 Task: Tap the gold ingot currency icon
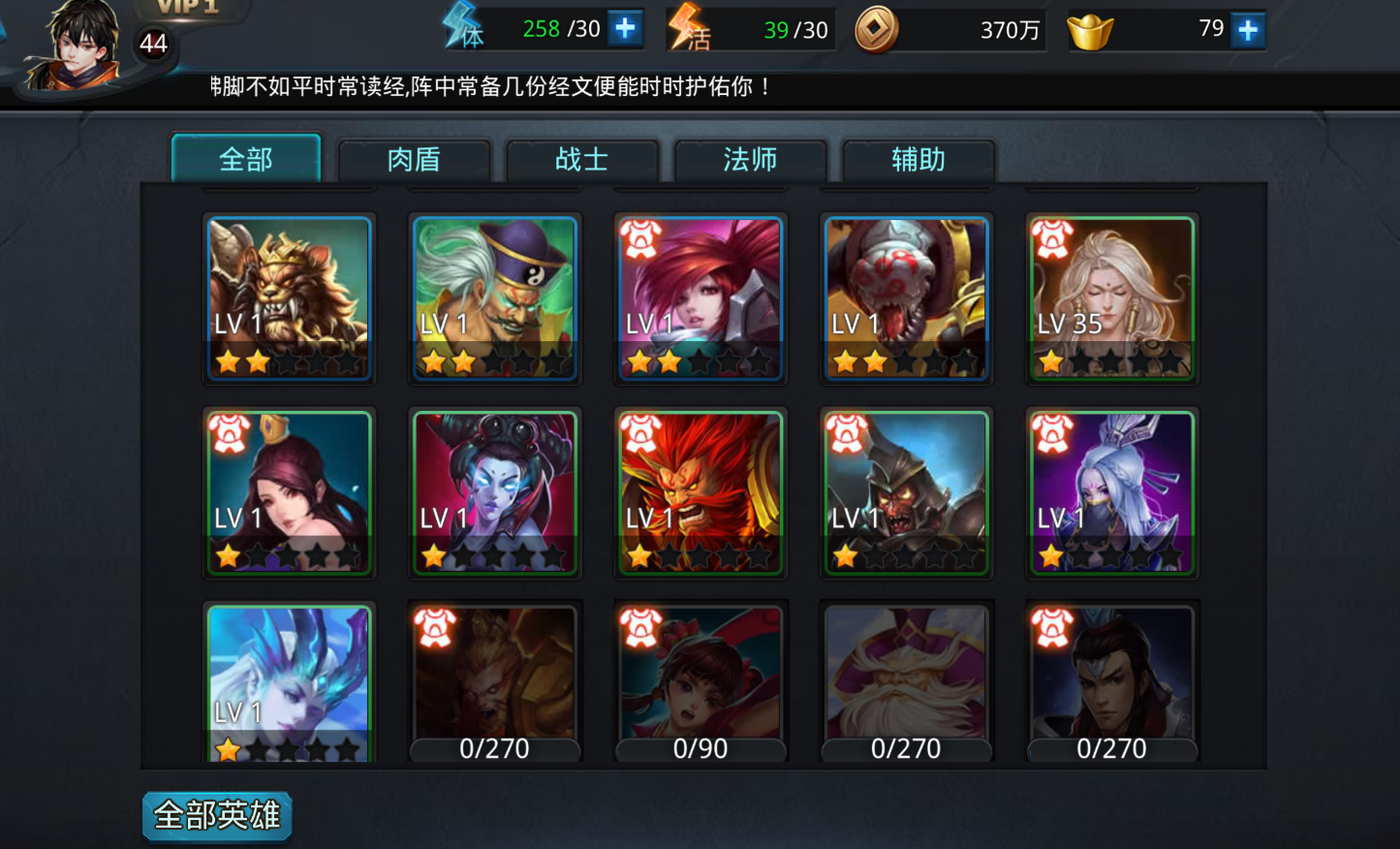1092,30
